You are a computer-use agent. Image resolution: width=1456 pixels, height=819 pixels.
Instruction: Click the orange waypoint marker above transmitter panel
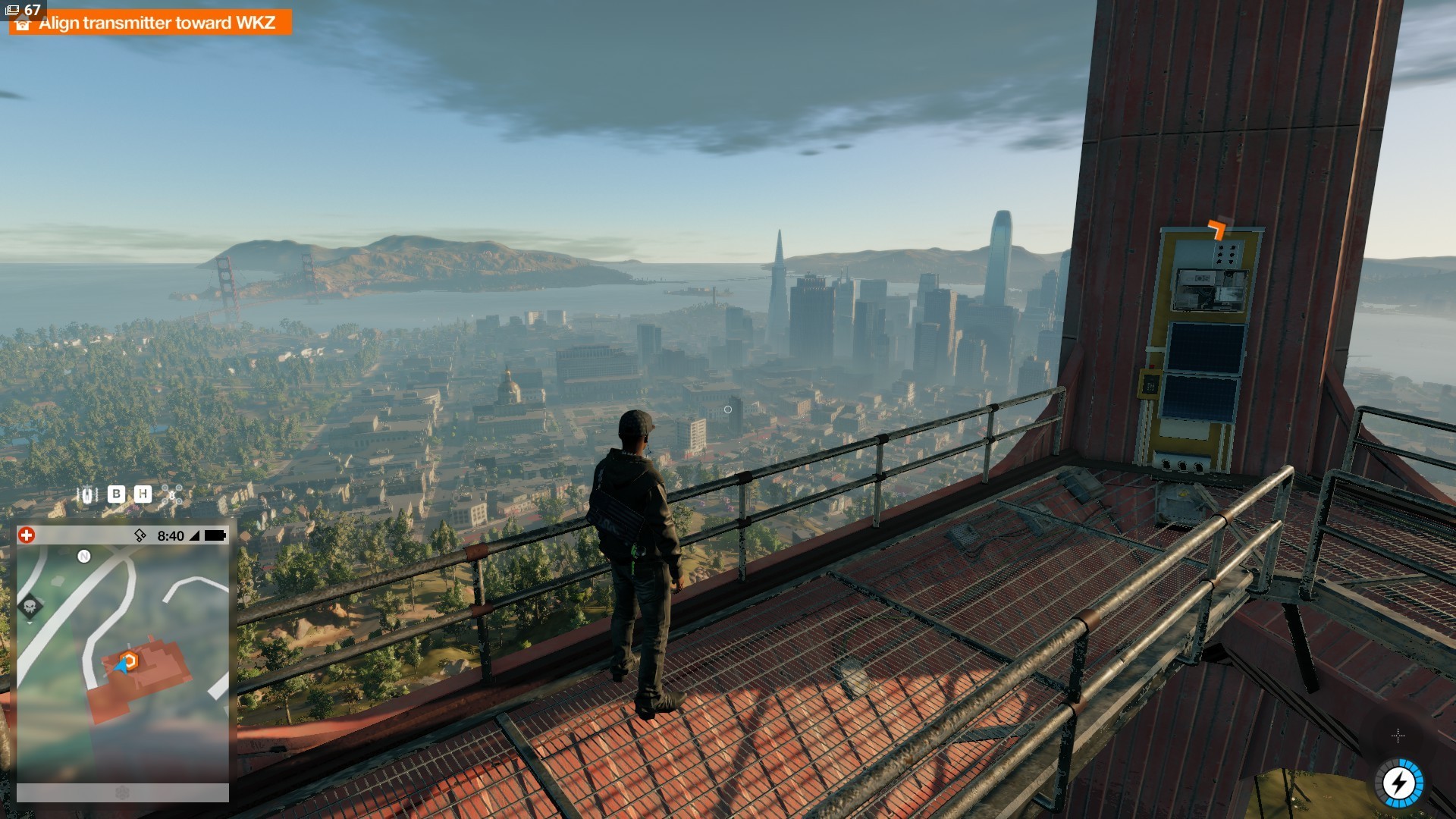click(x=1217, y=228)
